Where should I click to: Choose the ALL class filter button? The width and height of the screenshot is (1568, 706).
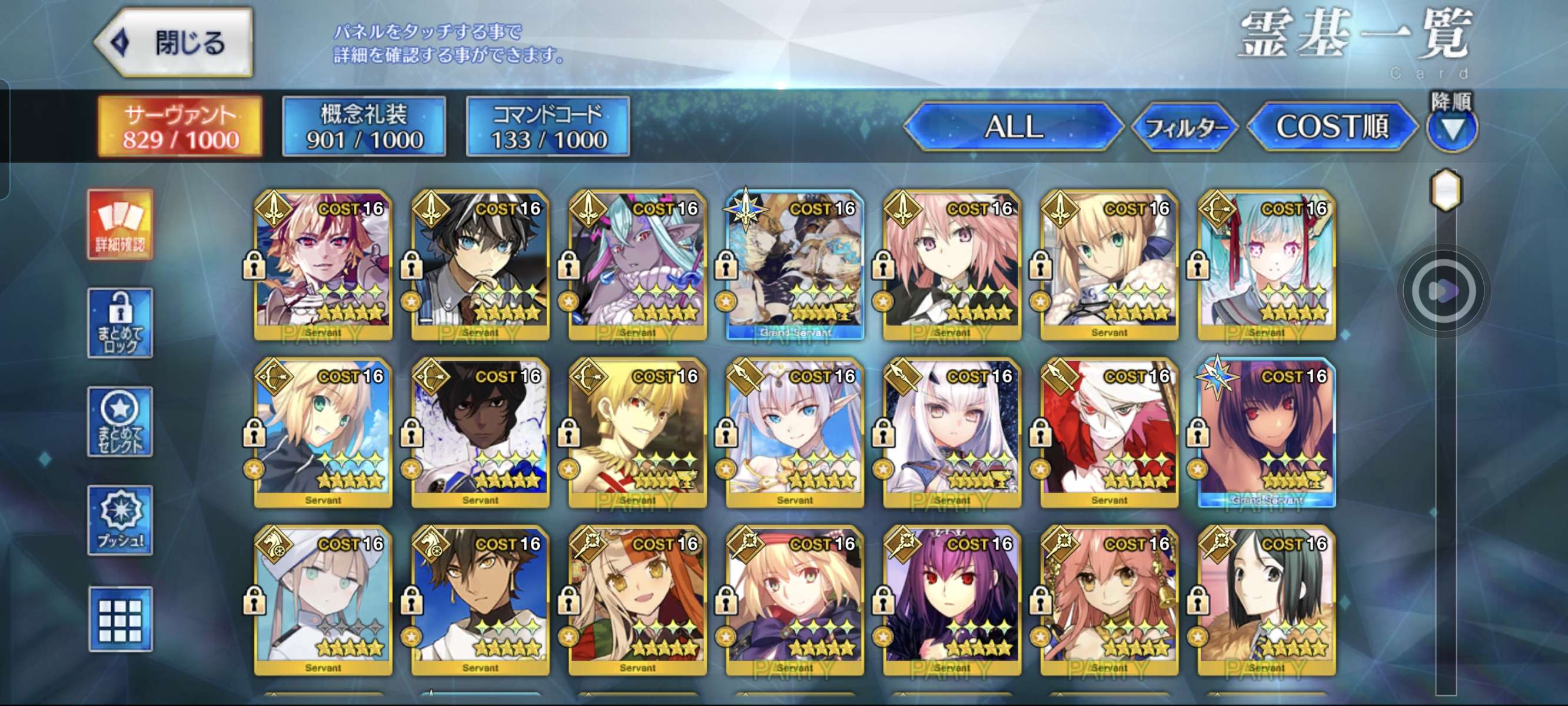[x=1014, y=126]
